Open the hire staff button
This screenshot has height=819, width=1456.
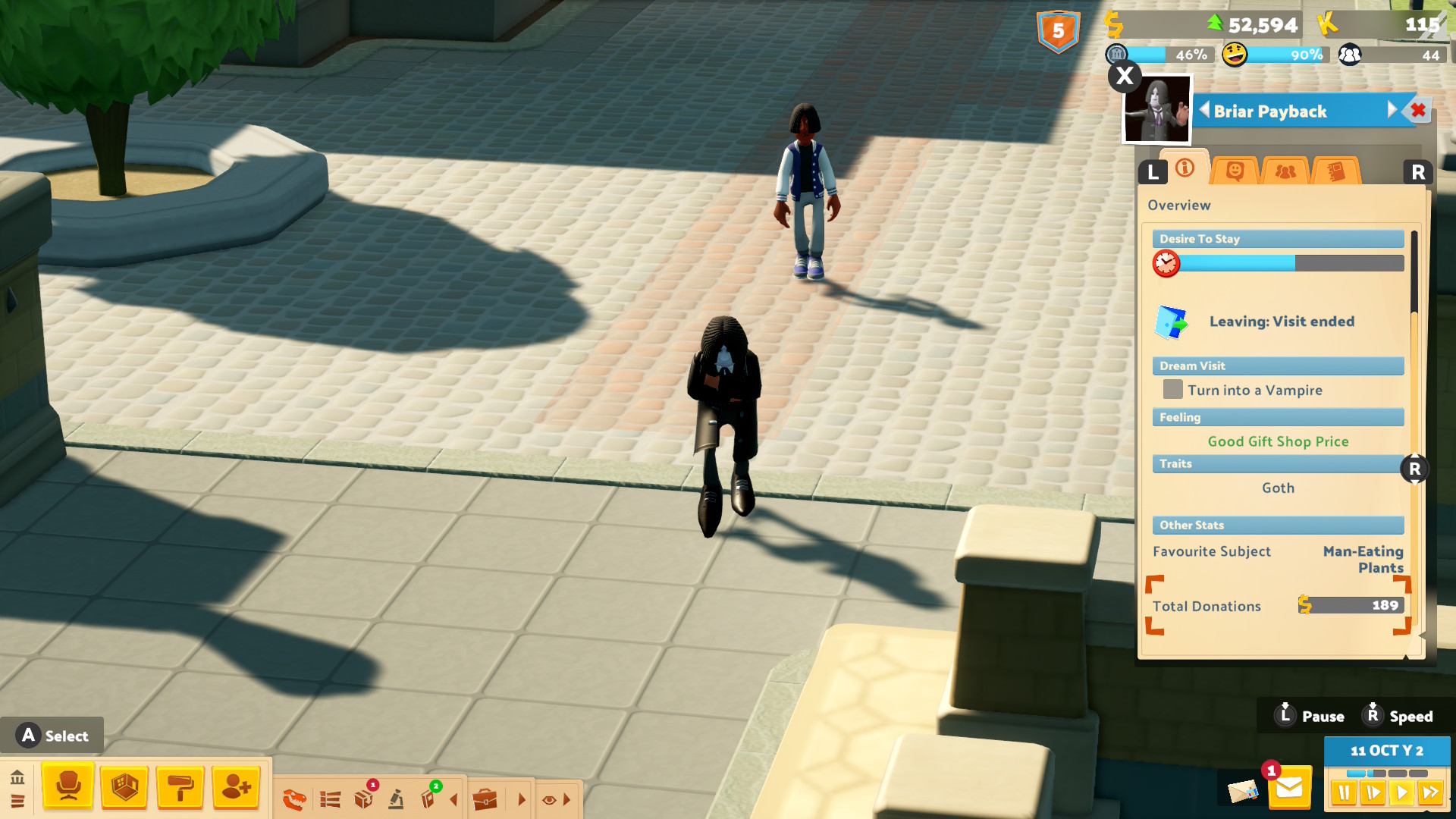click(236, 787)
